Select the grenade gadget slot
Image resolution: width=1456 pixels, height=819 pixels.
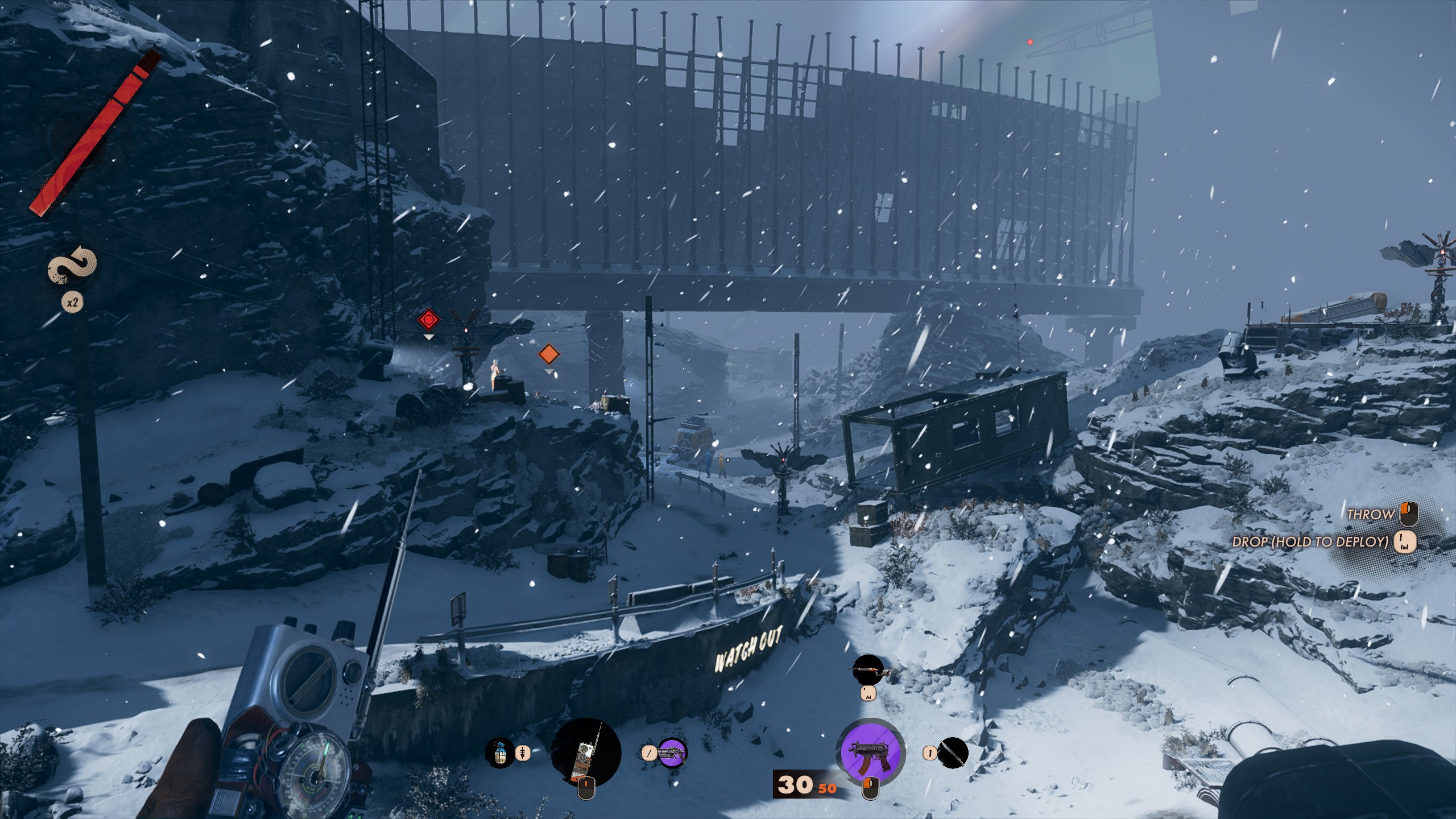click(500, 753)
